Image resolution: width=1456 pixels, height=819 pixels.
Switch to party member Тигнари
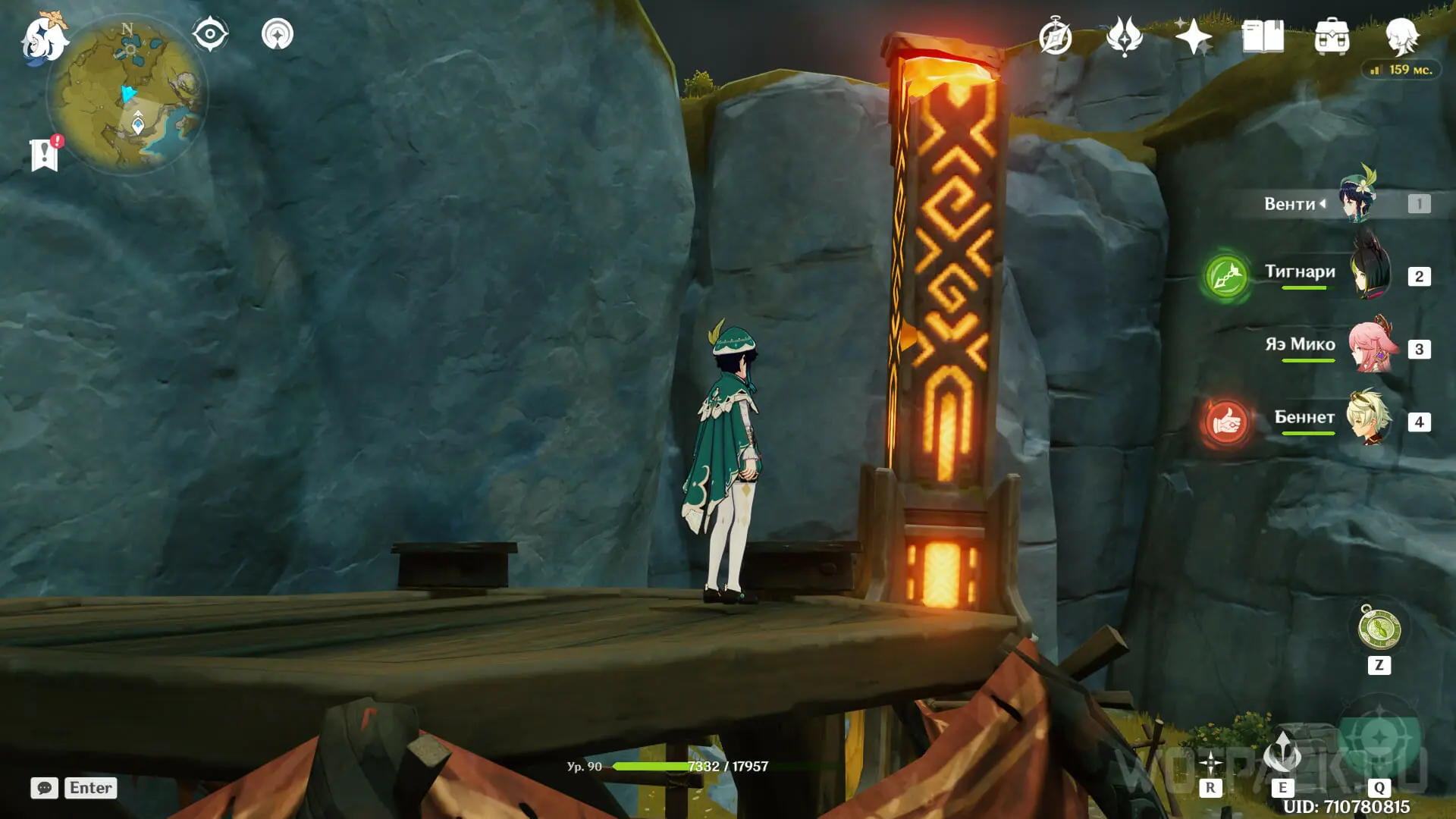[1370, 273]
